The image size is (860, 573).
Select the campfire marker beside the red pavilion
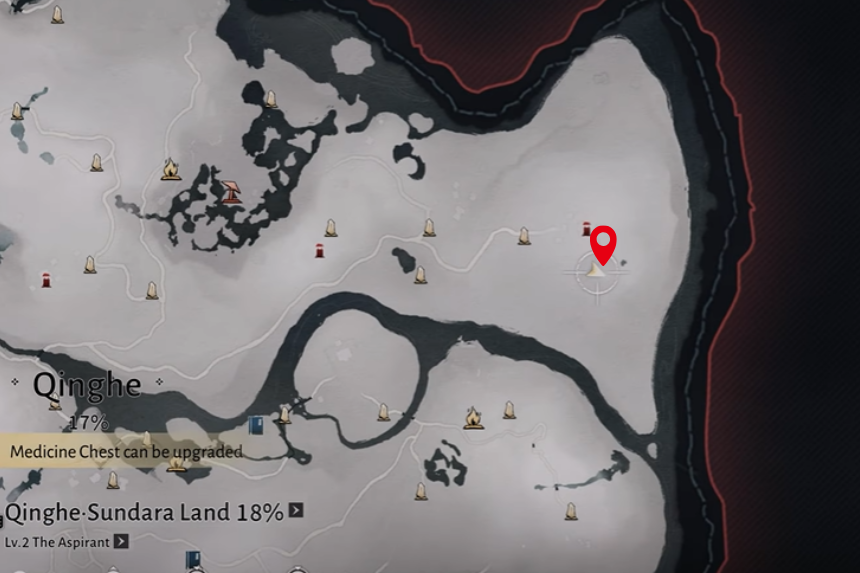click(170, 170)
